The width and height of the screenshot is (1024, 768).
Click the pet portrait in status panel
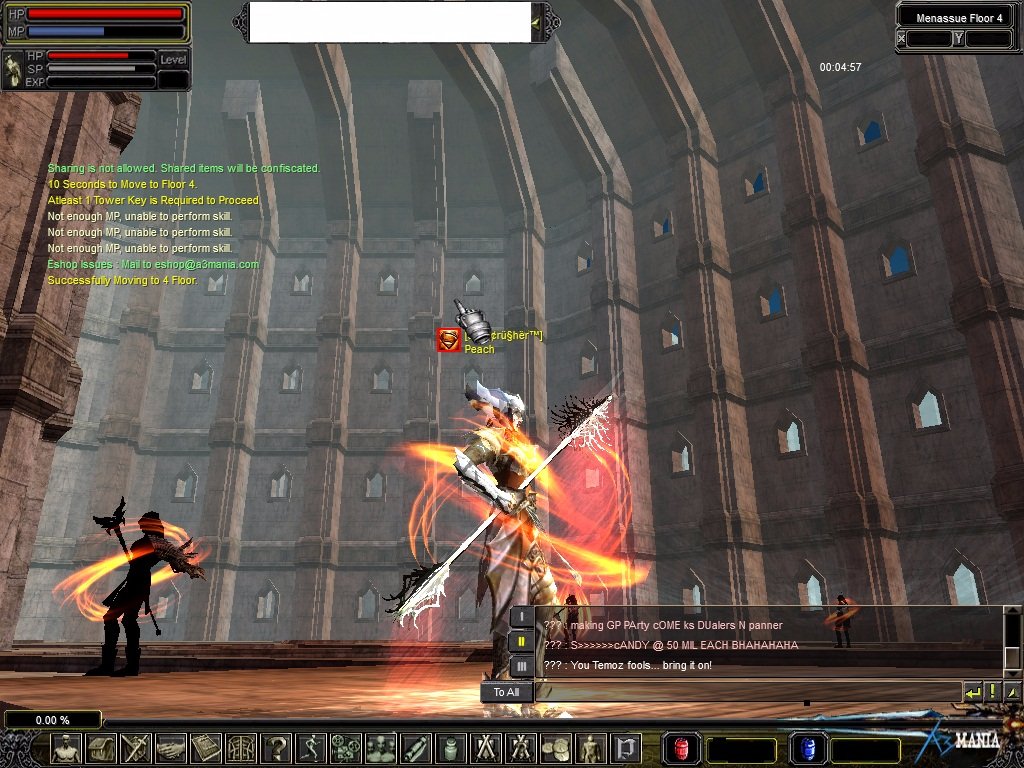pyautogui.click(x=14, y=69)
